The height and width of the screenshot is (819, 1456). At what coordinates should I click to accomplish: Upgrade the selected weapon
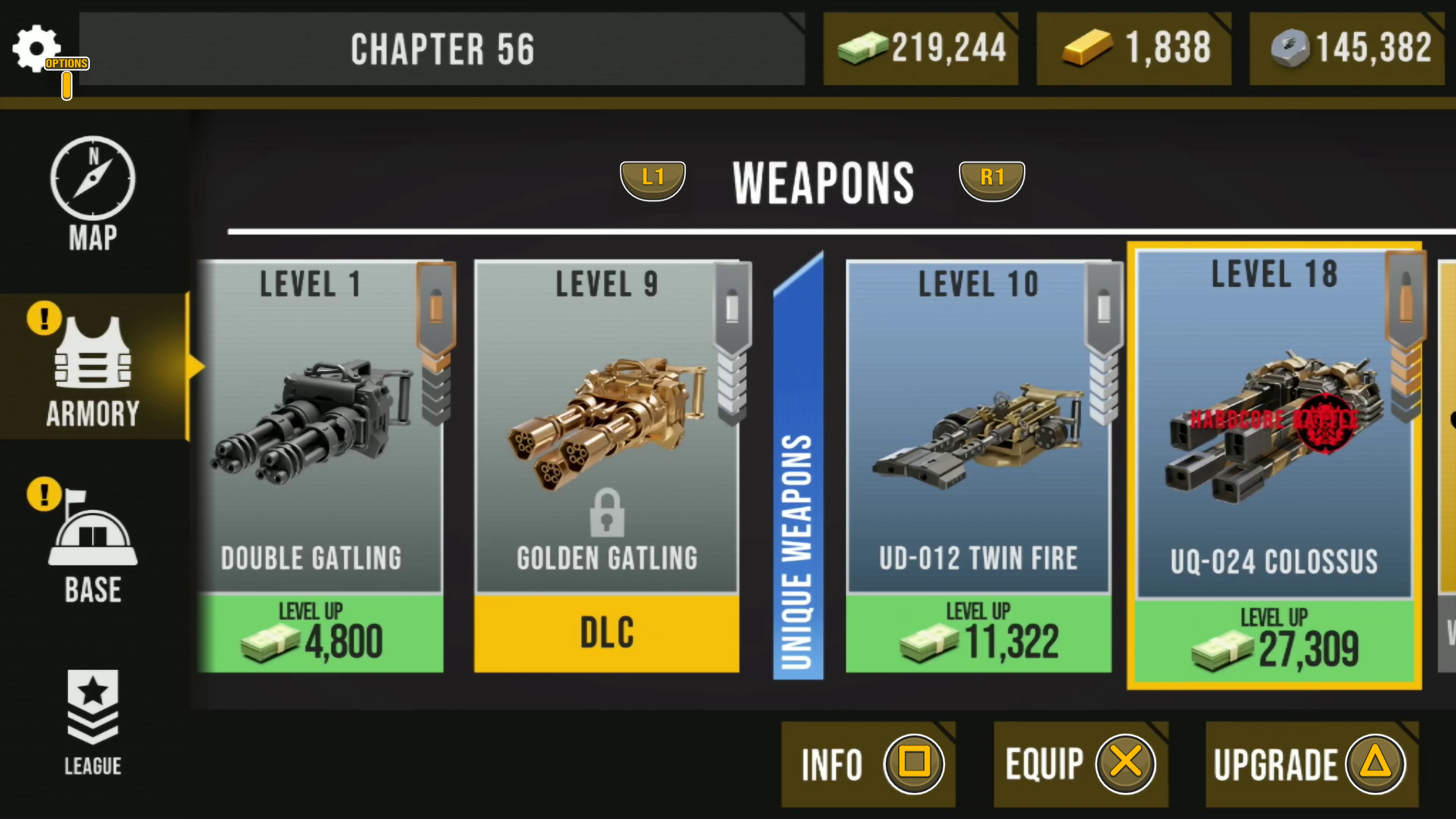(x=1311, y=764)
